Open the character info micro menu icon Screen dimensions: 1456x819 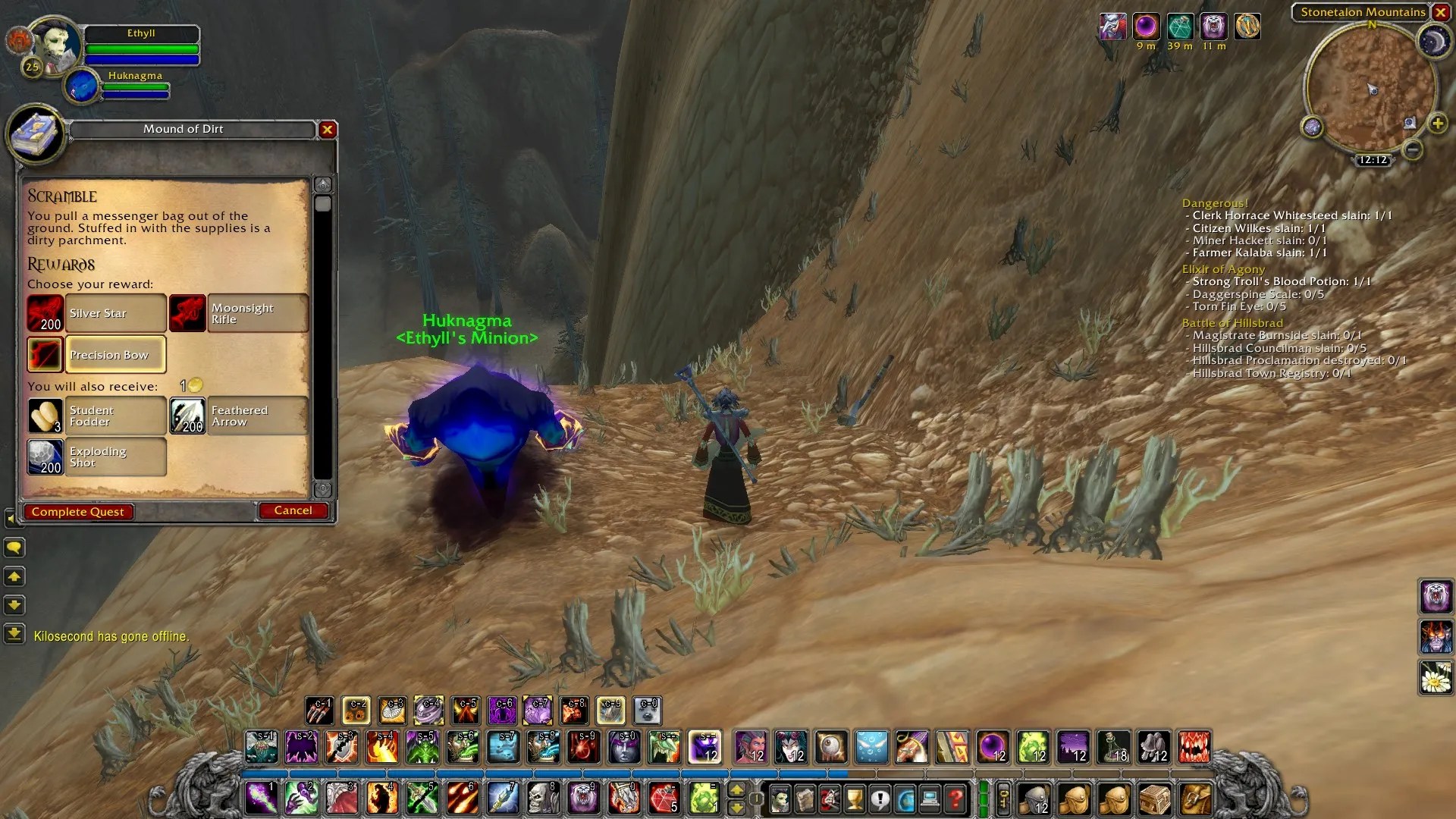[780, 799]
